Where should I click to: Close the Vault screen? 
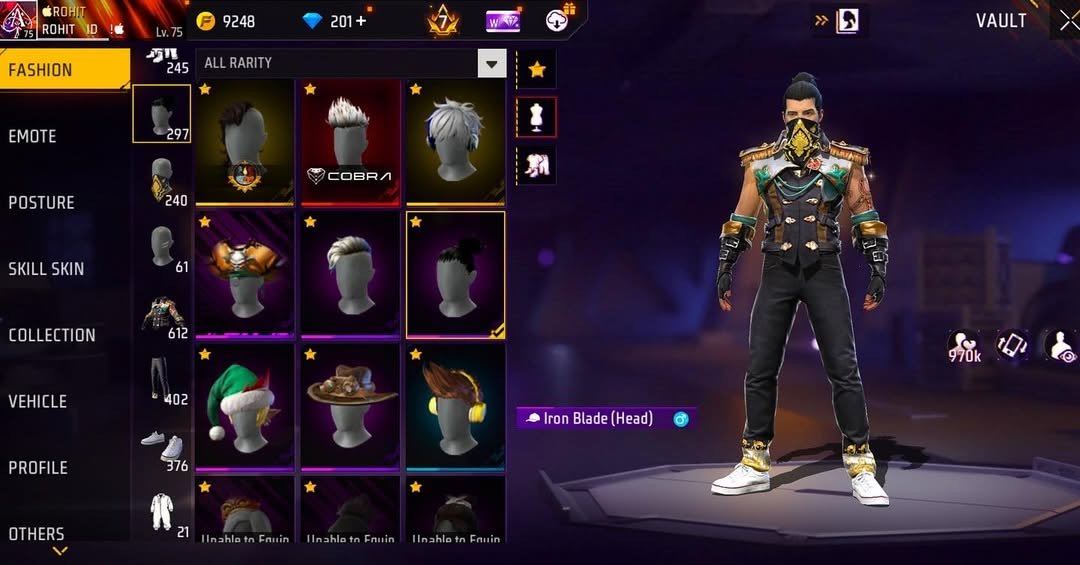point(1067,21)
